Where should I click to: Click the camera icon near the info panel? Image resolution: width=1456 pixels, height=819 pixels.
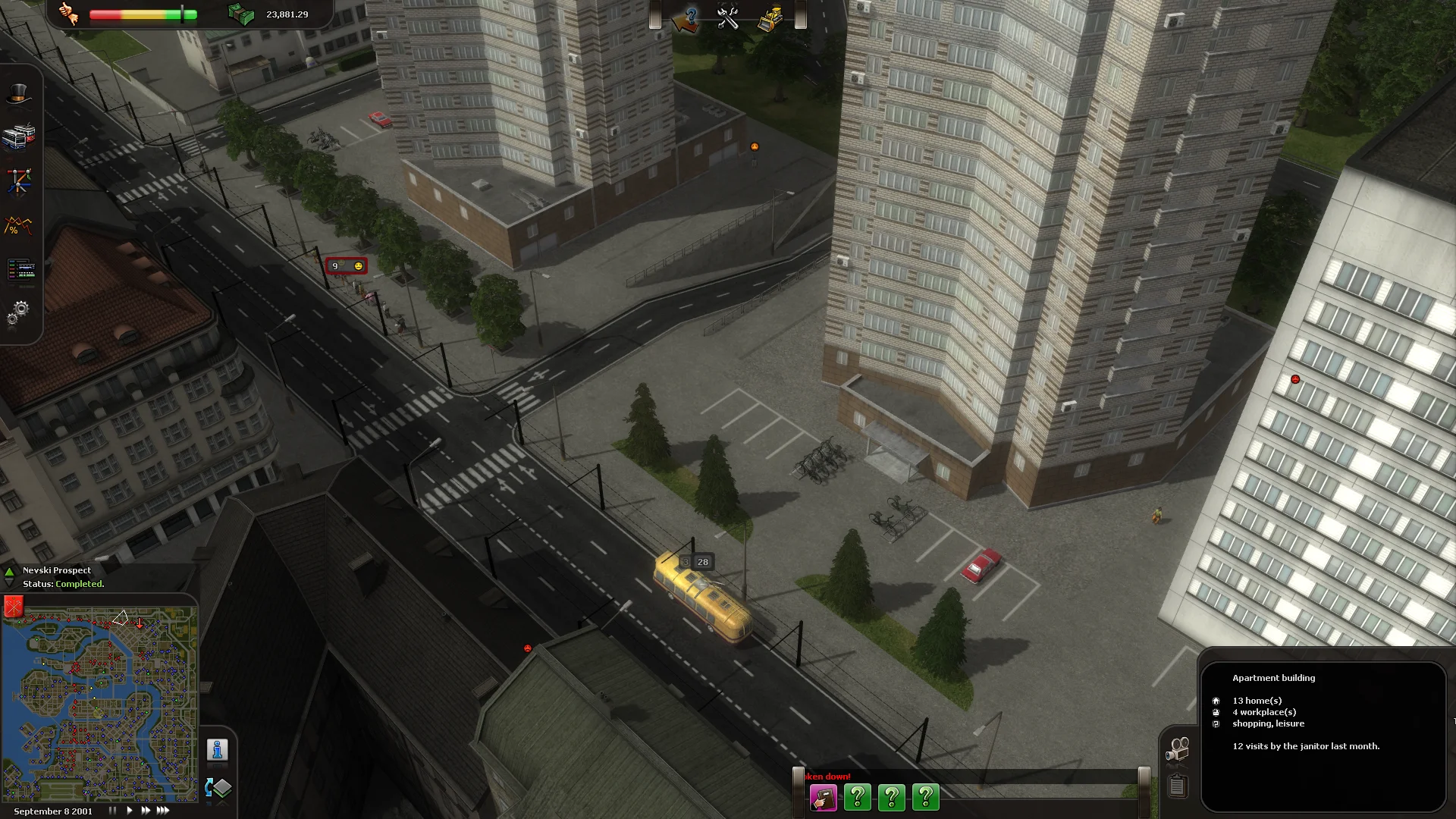coord(1179,747)
